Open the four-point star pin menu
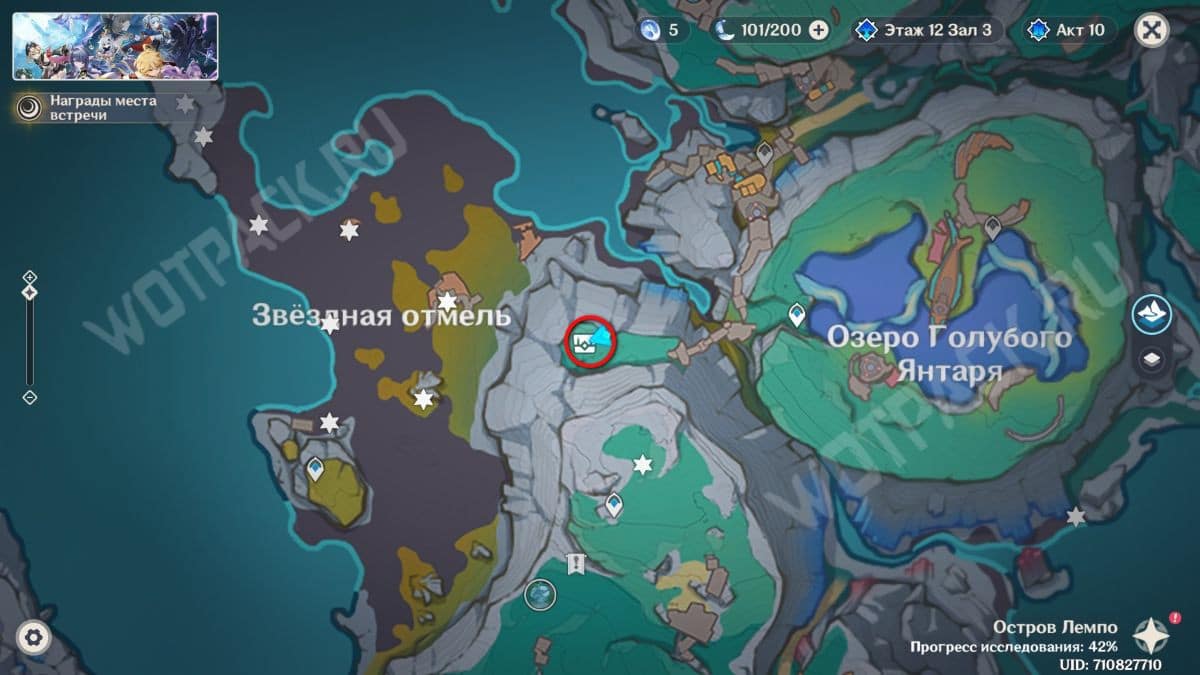This screenshot has height=675, width=1200. (x=1151, y=634)
